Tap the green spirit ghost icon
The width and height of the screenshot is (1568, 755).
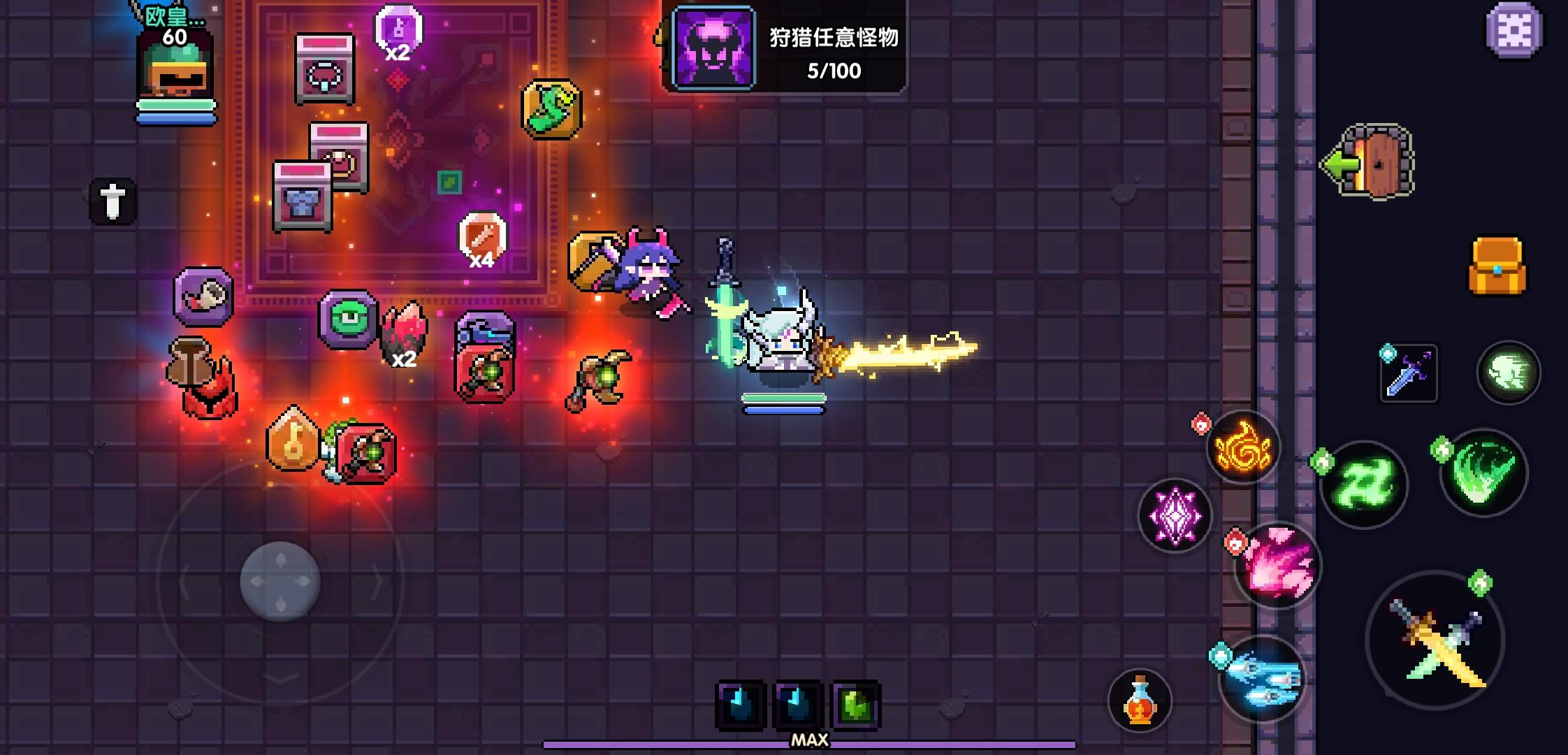click(1507, 372)
